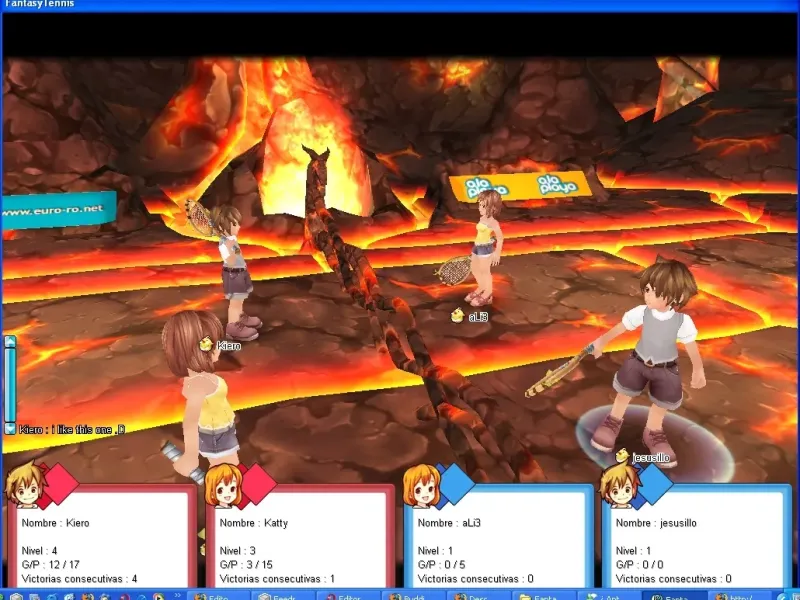Open Katty's player info card
This screenshot has width=800, height=600.
[x=300, y=538]
